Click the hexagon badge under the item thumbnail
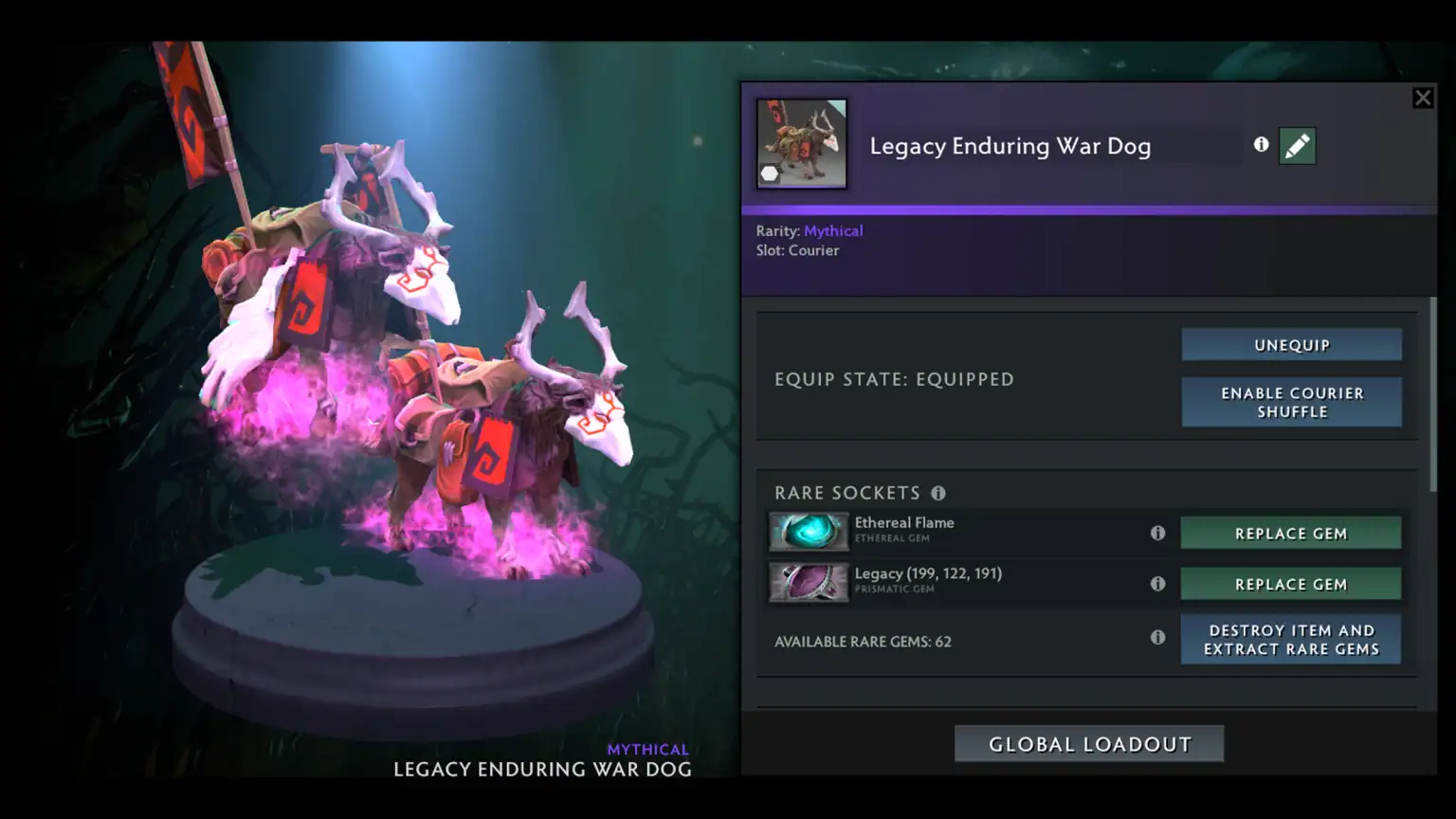Screen dimensions: 1456x819 pos(769,173)
